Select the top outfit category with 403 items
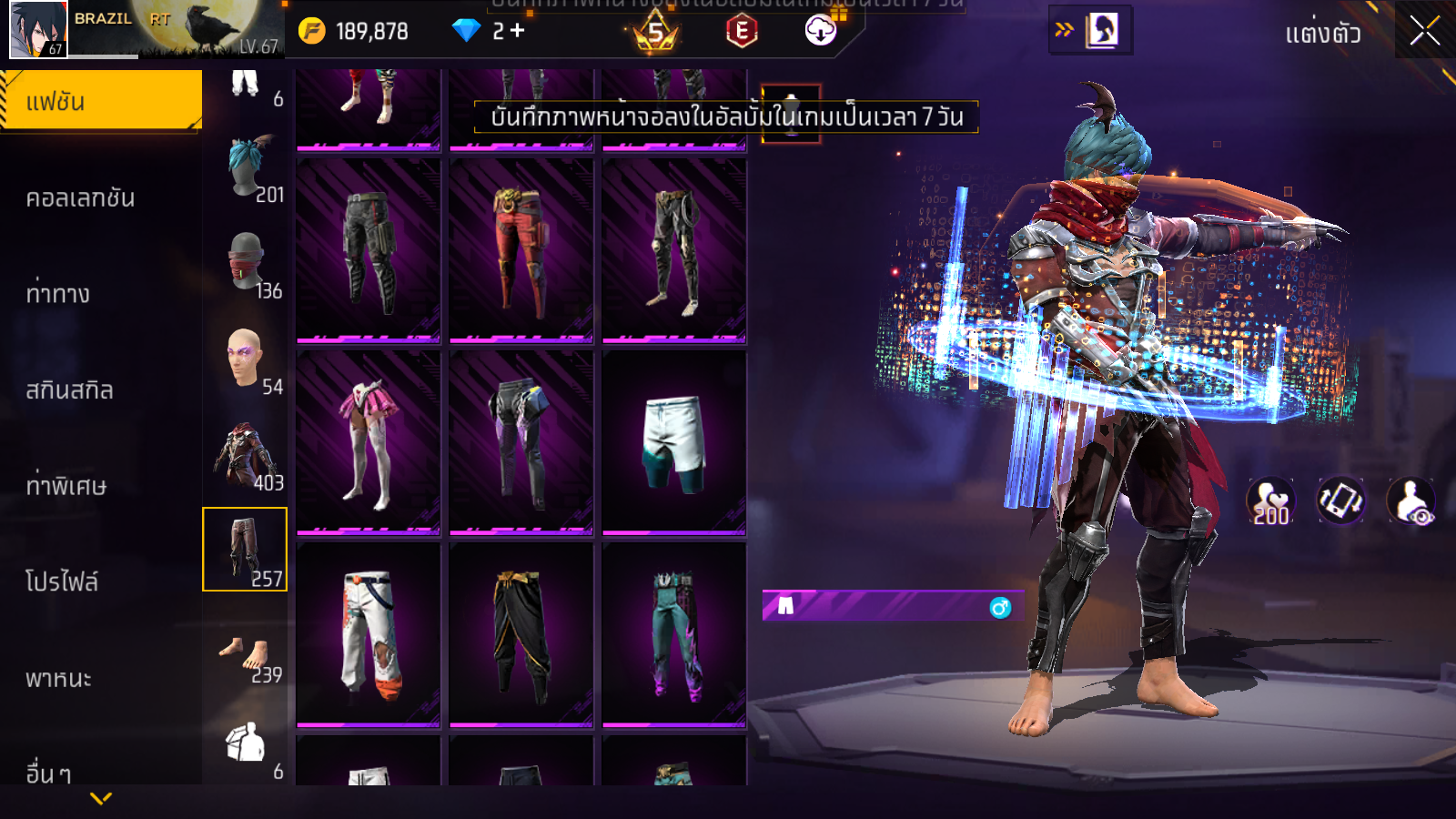The height and width of the screenshot is (819, 1456). pos(247,456)
